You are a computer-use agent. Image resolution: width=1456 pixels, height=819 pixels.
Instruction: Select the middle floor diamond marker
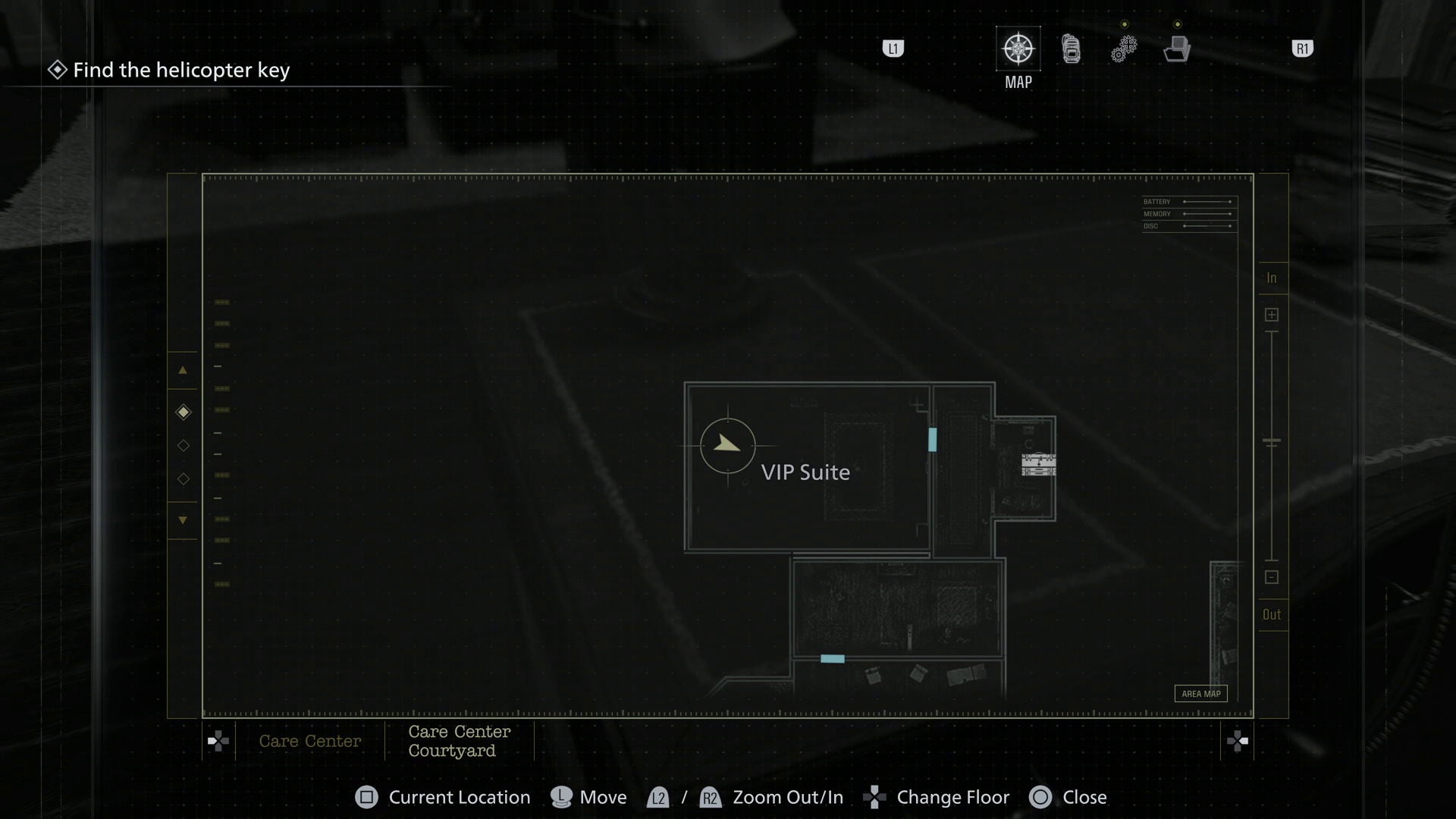click(183, 446)
